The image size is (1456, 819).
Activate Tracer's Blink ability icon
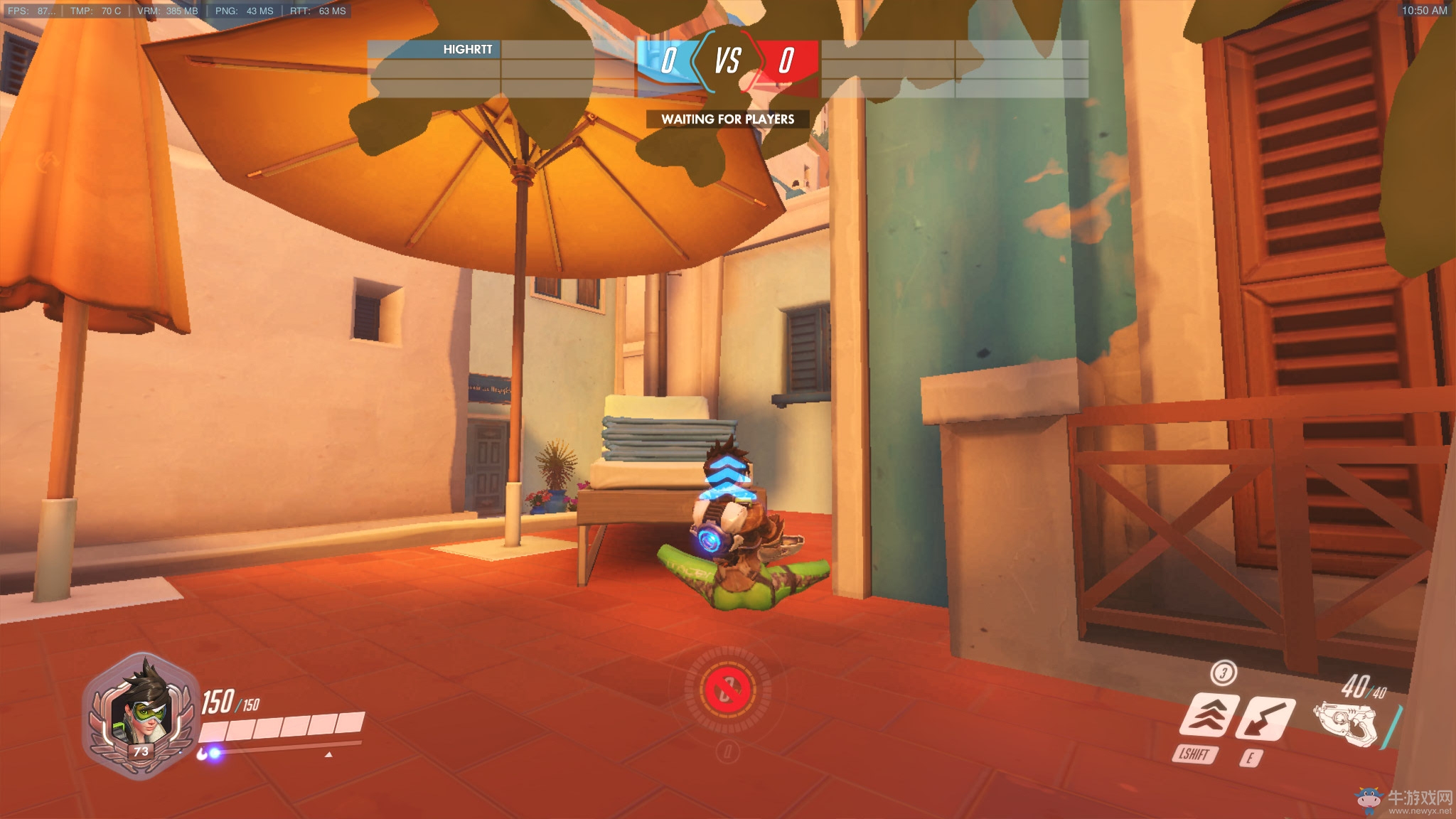pyautogui.click(x=1209, y=716)
